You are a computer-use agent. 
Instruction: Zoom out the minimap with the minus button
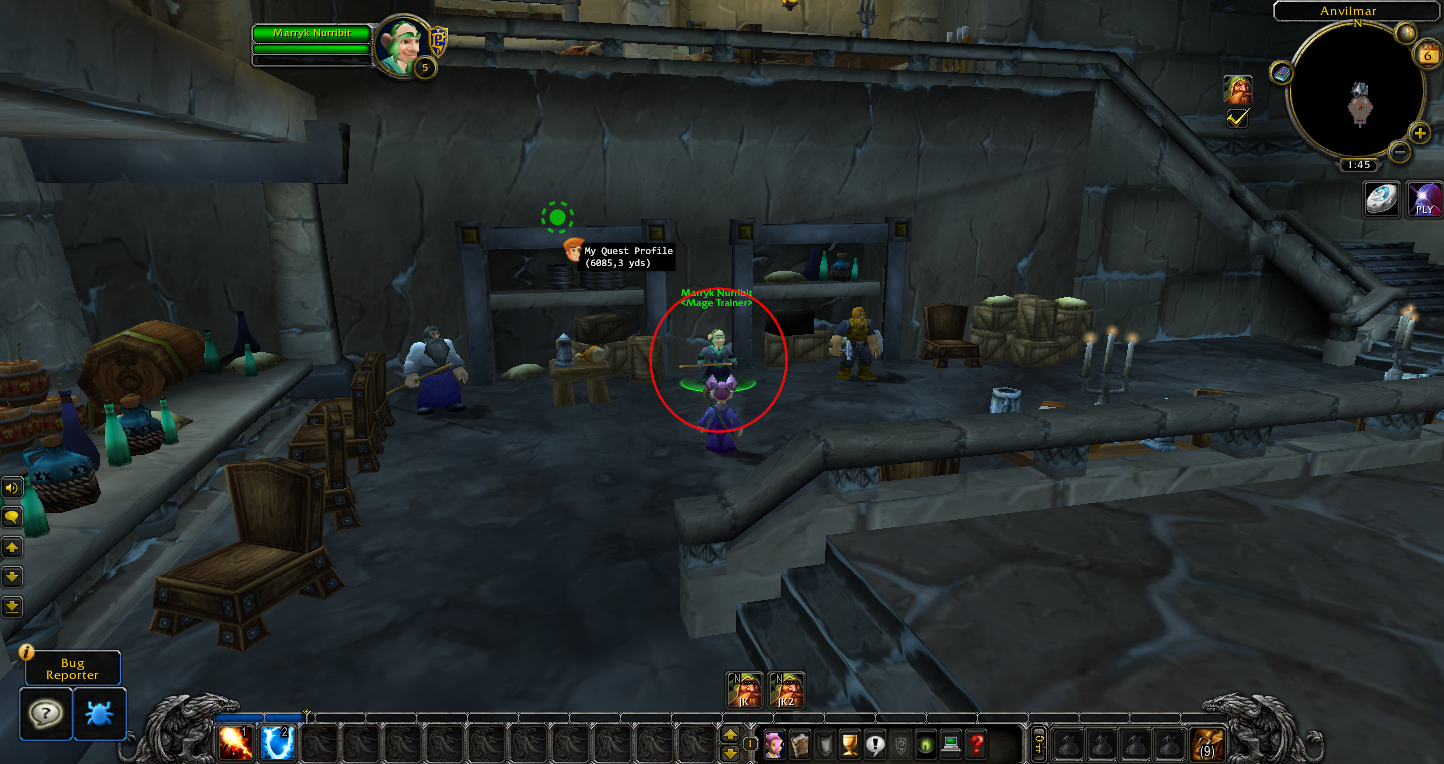(1400, 152)
